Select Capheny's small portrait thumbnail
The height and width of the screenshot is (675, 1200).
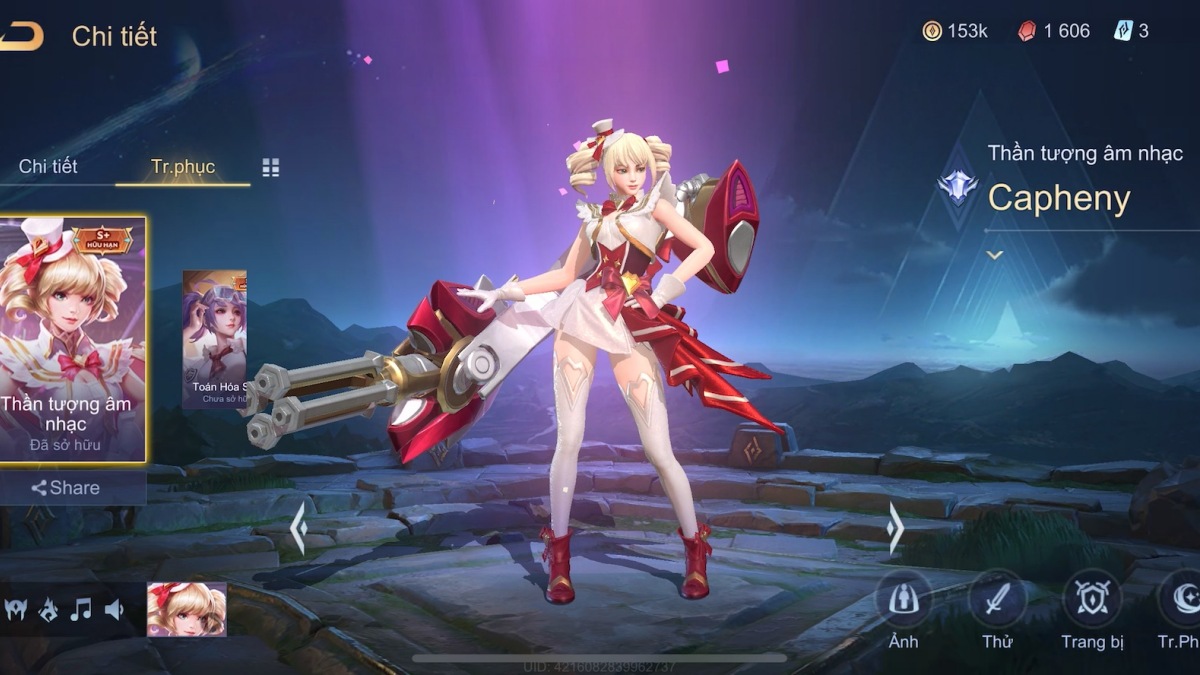pyautogui.click(x=187, y=609)
